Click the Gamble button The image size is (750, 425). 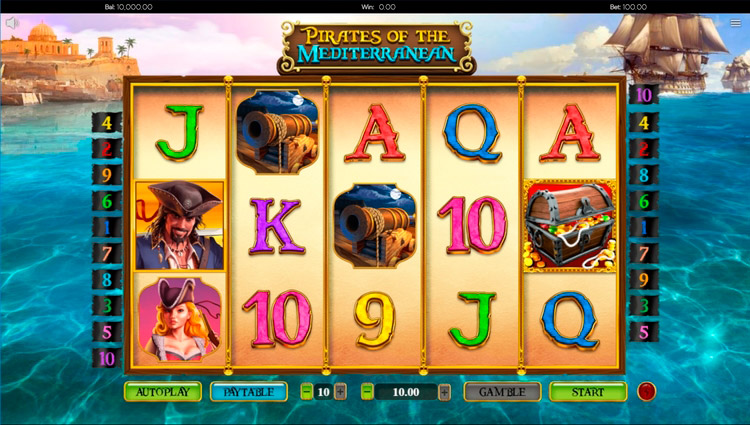[x=502, y=391]
